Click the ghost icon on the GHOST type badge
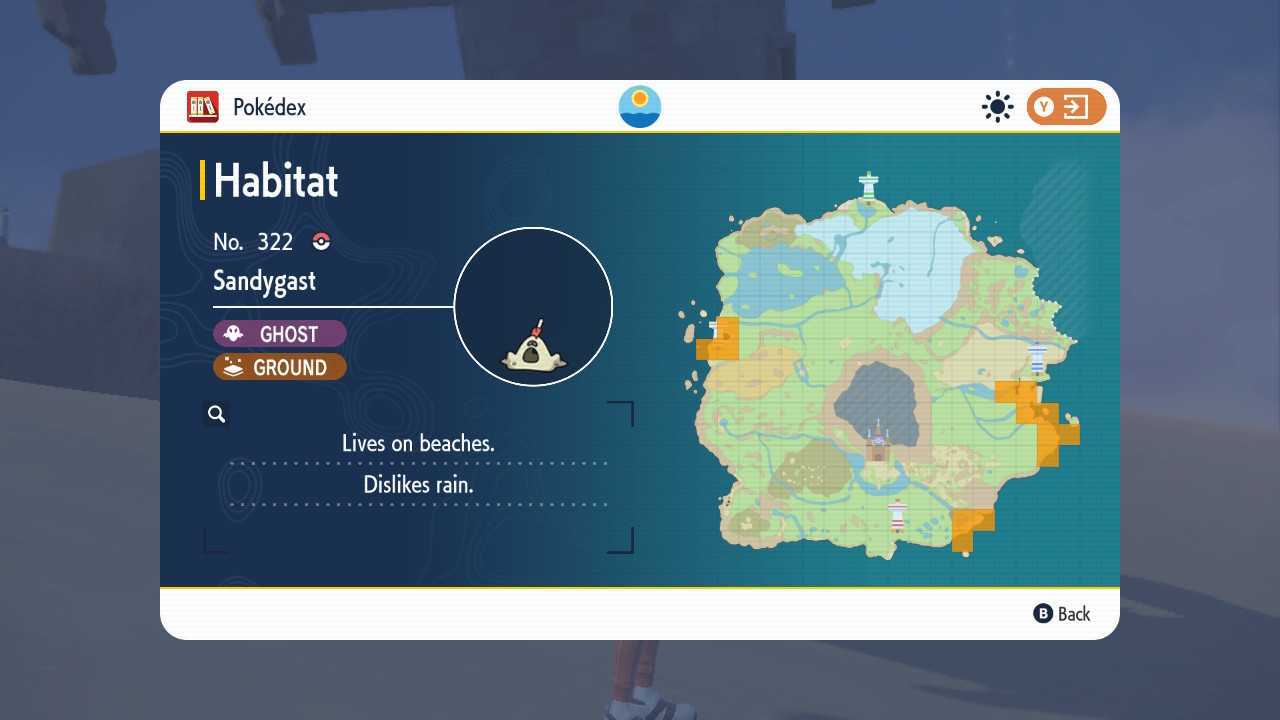The height and width of the screenshot is (720, 1280). click(x=234, y=333)
